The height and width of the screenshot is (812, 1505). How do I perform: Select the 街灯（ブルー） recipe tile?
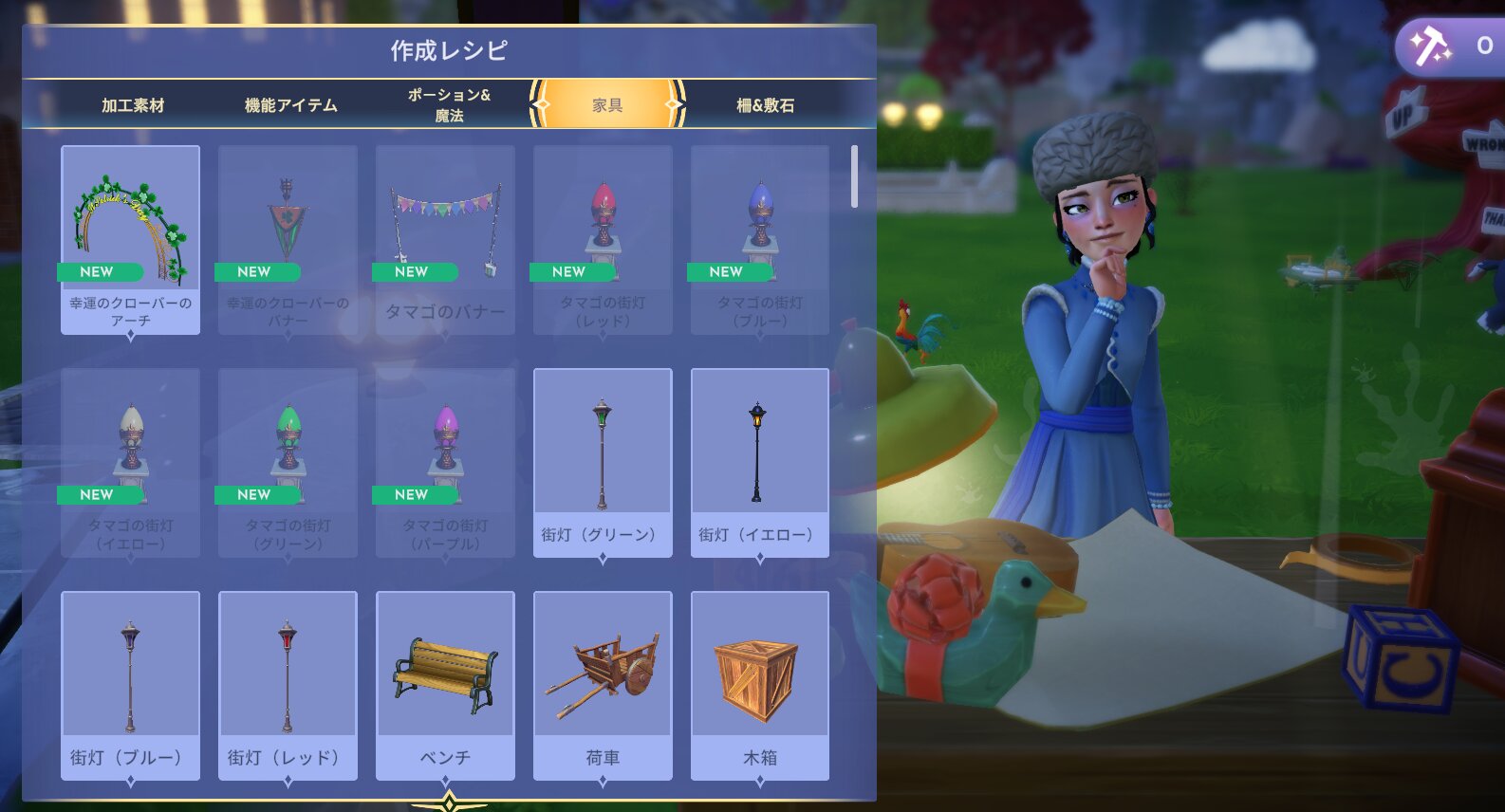point(131,685)
